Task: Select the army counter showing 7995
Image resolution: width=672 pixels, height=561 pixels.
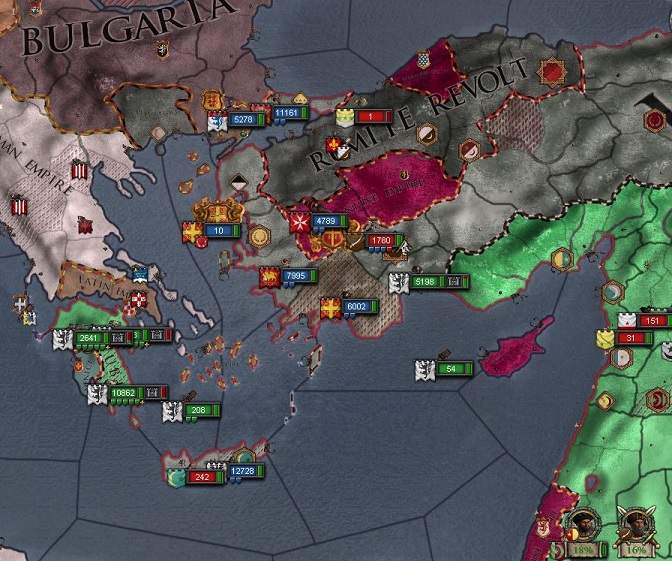Action: [x=297, y=276]
